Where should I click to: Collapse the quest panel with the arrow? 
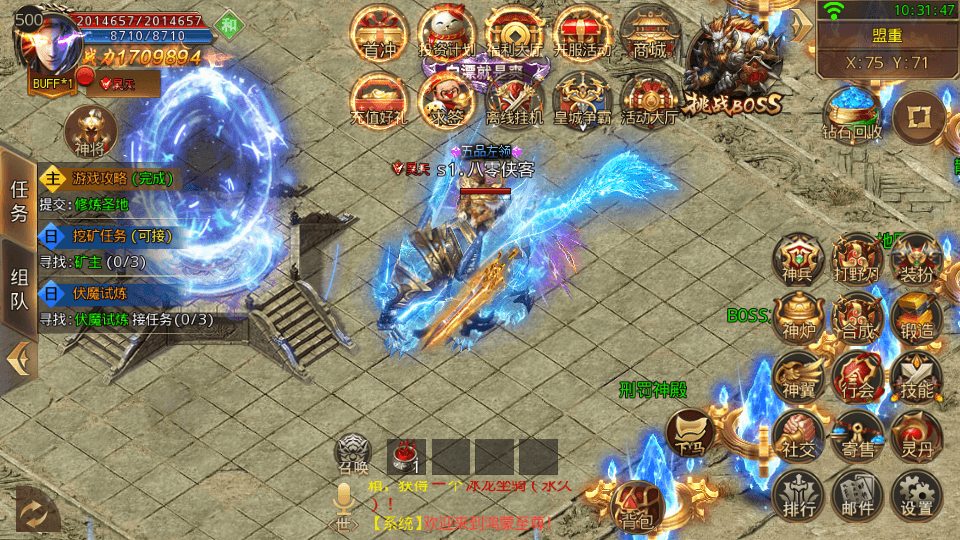[17, 358]
